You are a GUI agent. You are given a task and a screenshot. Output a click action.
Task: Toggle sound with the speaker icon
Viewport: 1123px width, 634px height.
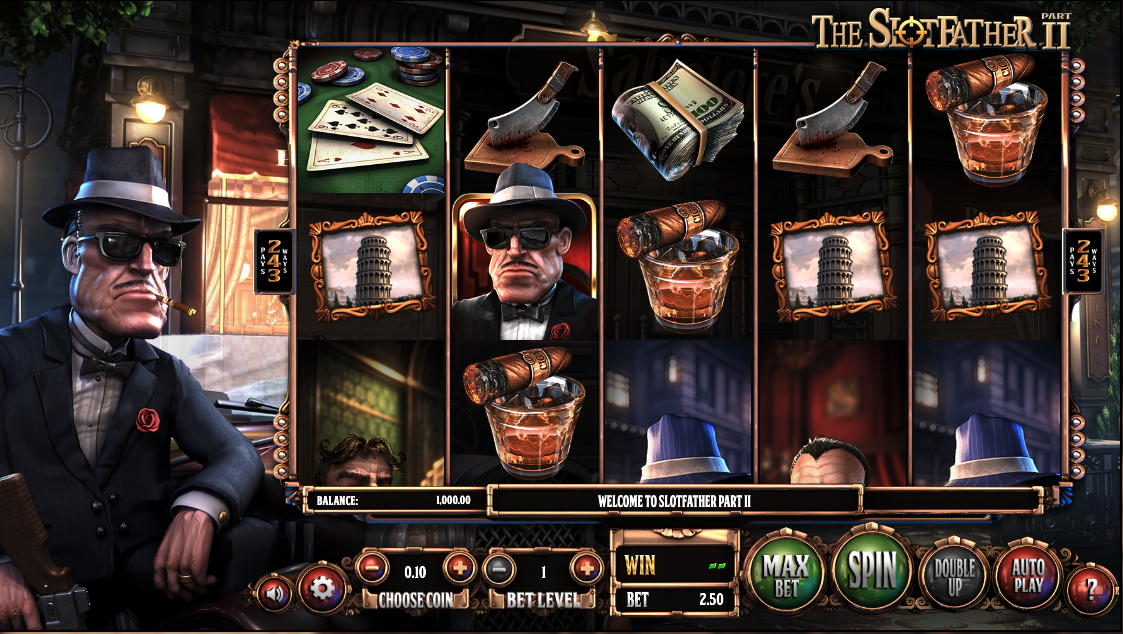(x=273, y=592)
